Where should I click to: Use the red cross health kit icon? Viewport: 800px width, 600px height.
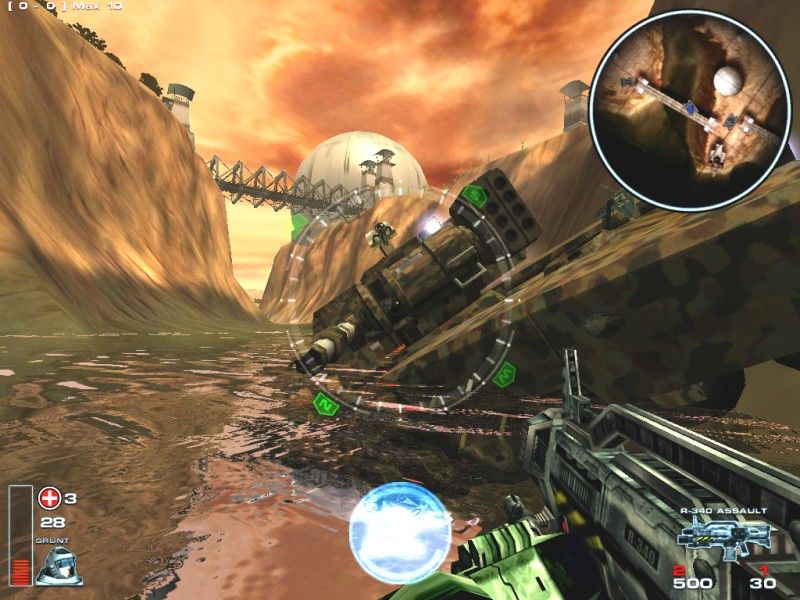click(50, 497)
